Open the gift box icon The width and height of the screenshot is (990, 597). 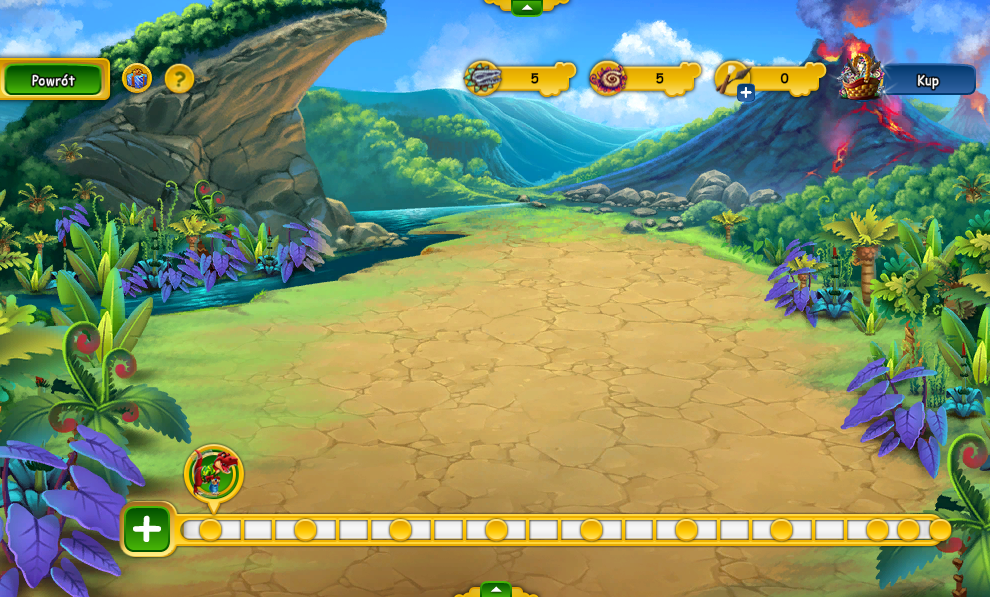coord(137,78)
